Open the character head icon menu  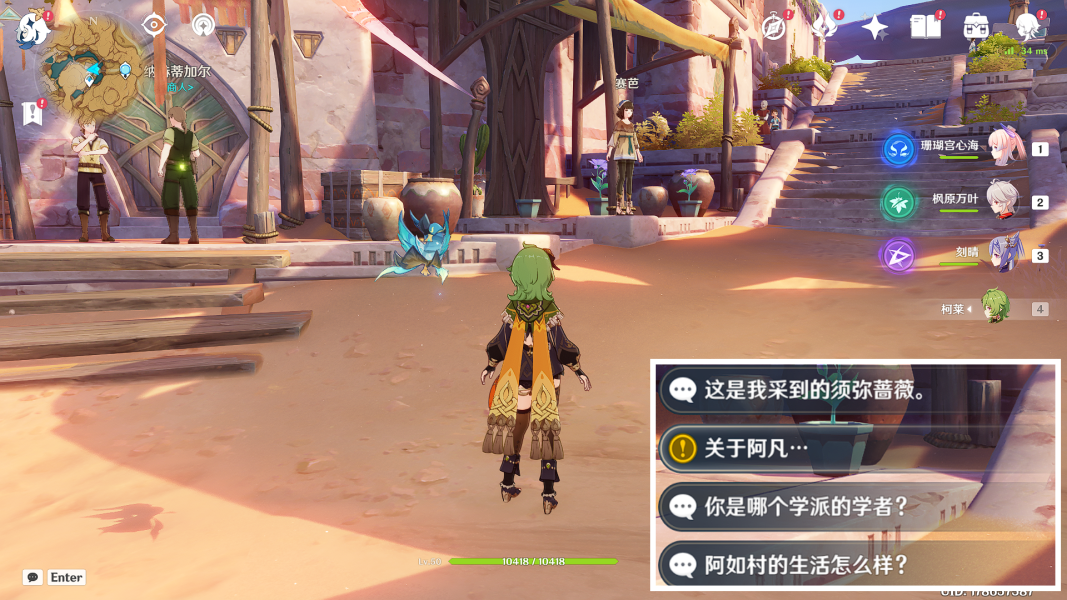[1027, 28]
